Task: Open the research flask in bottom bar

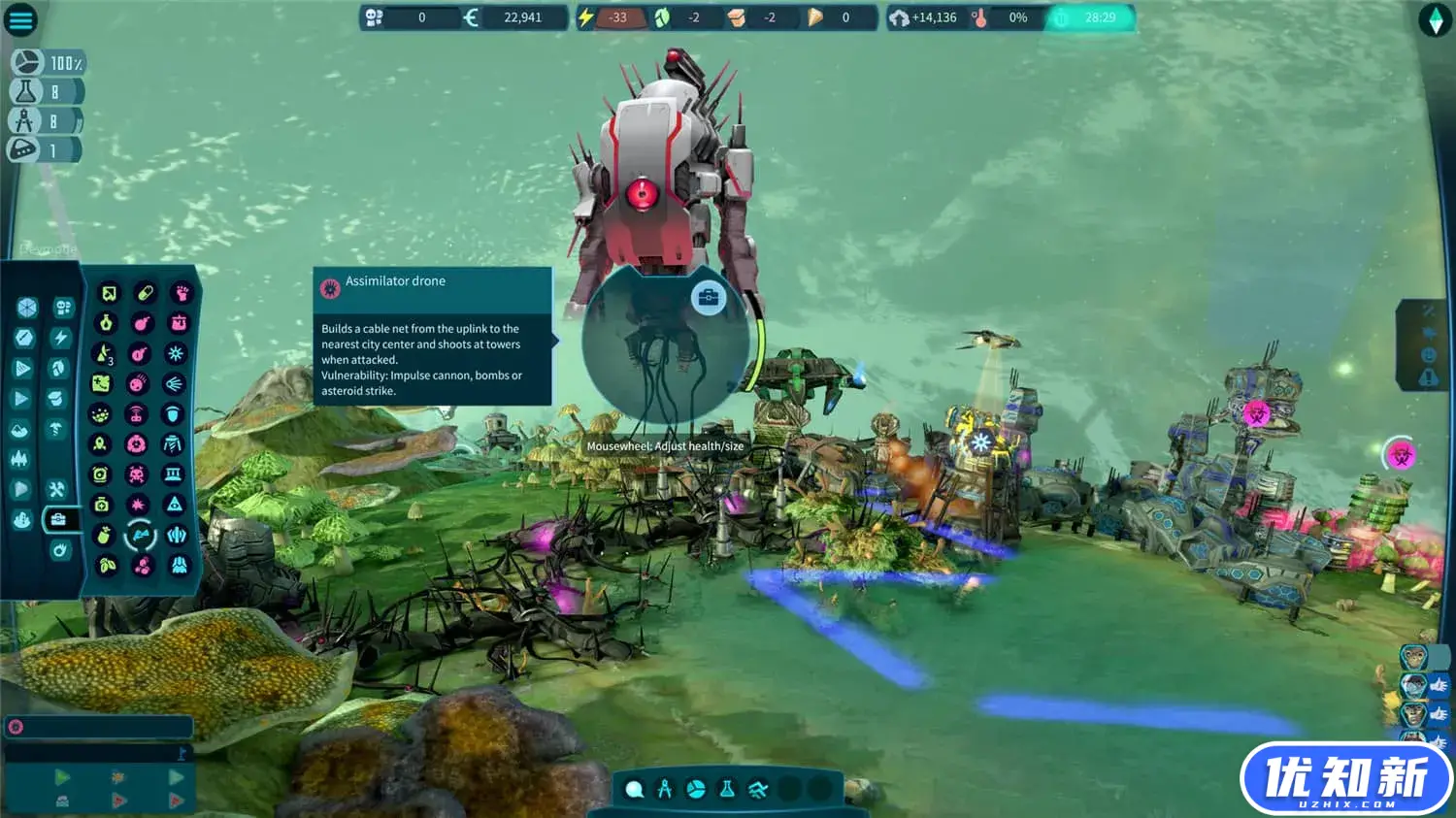Action: pos(727,789)
